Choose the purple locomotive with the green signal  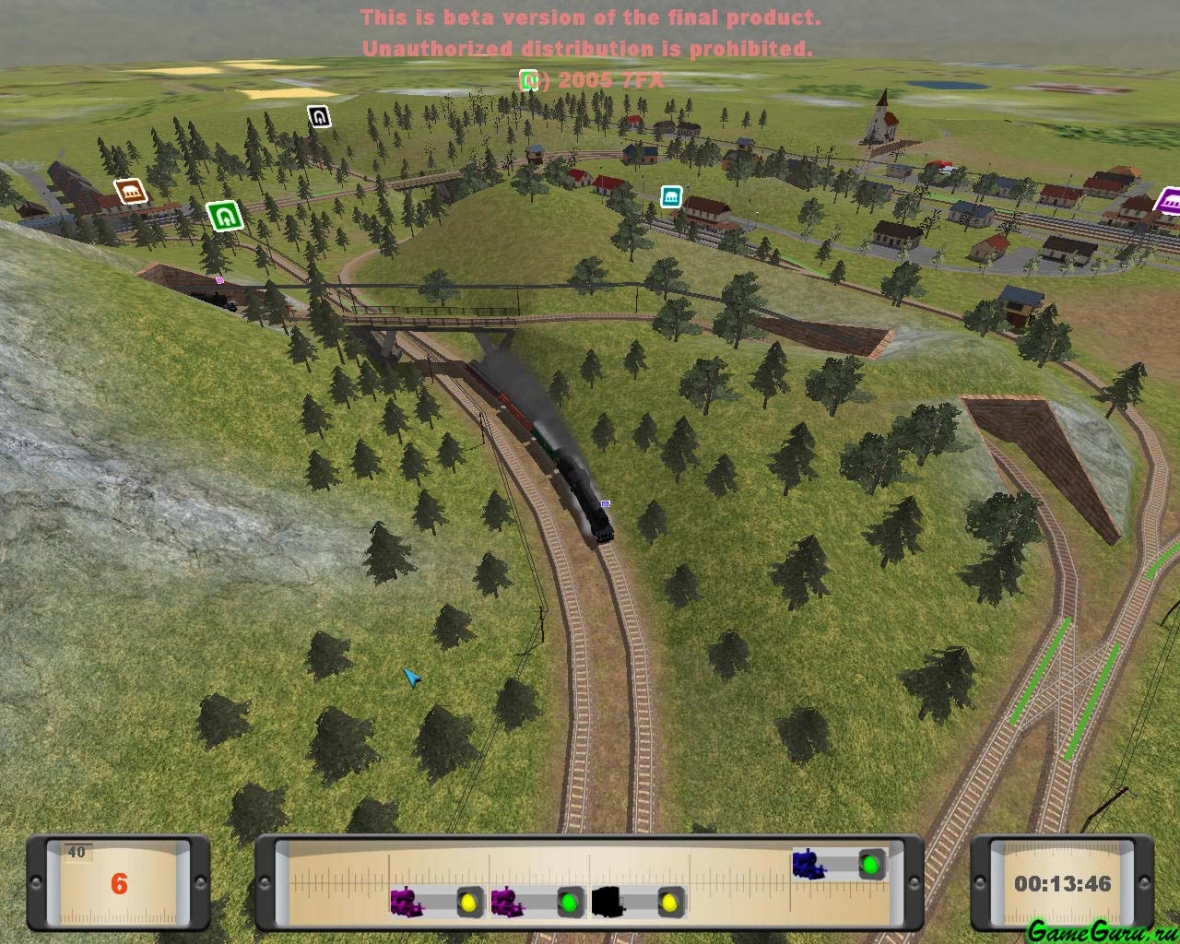(507, 902)
